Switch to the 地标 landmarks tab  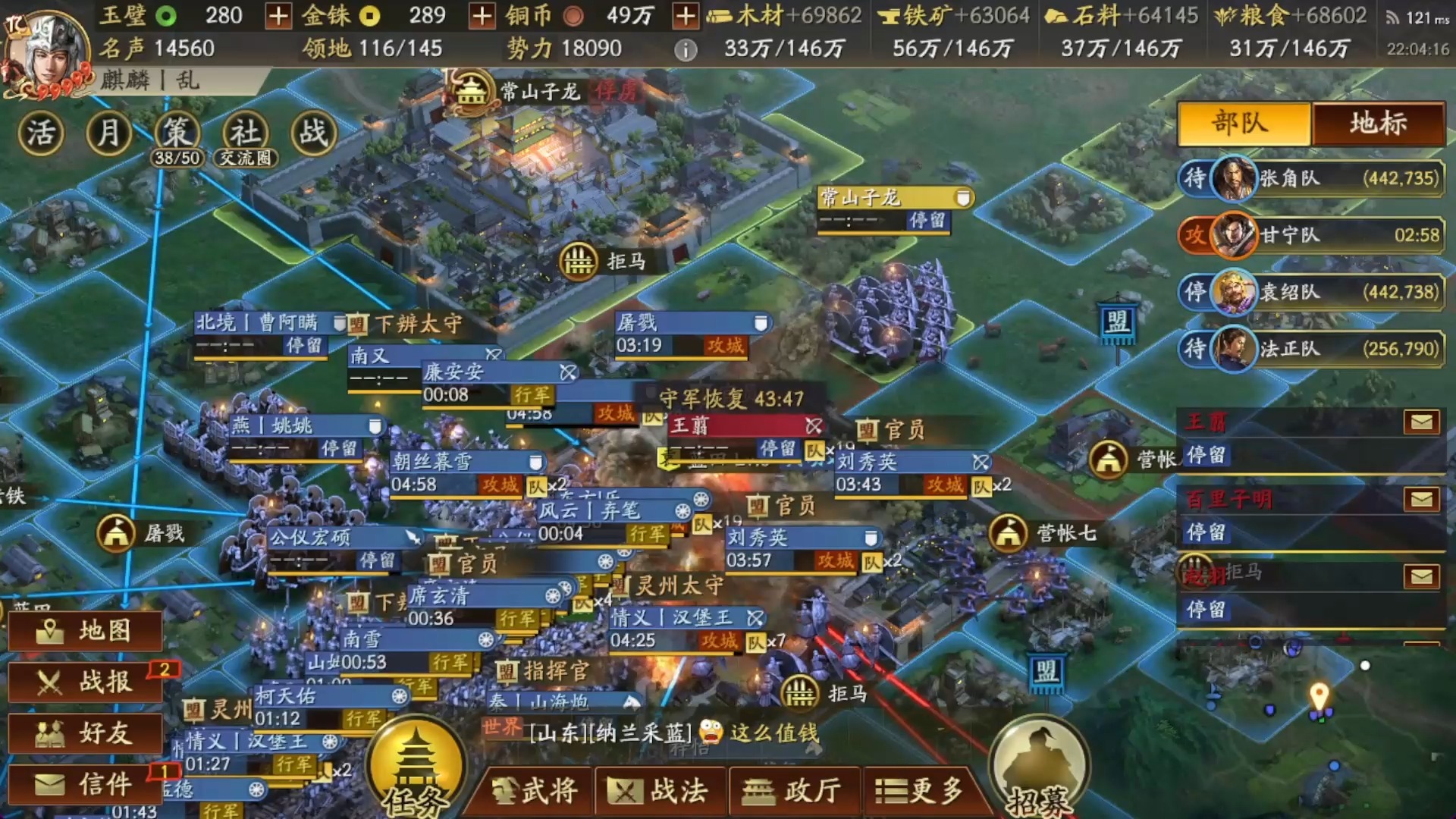1379,125
